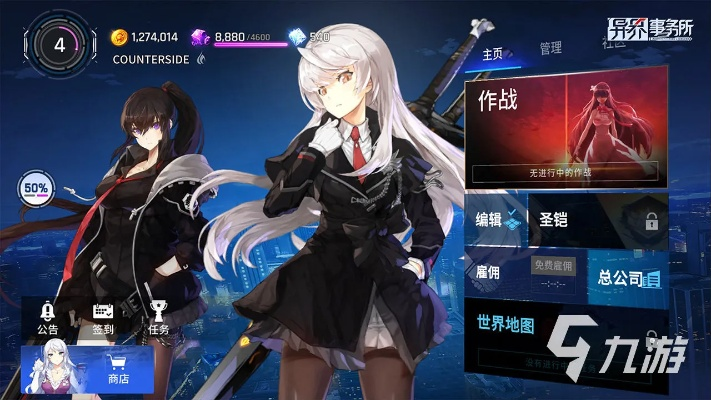Open 公告 announcements with the bell icon
Viewport: 711px width, 400px height.
(47, 317)
